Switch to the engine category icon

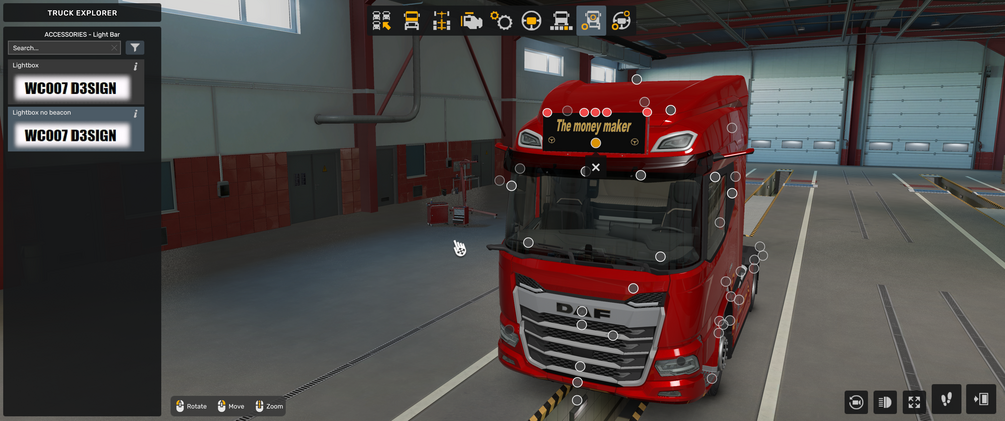(472, 20)
